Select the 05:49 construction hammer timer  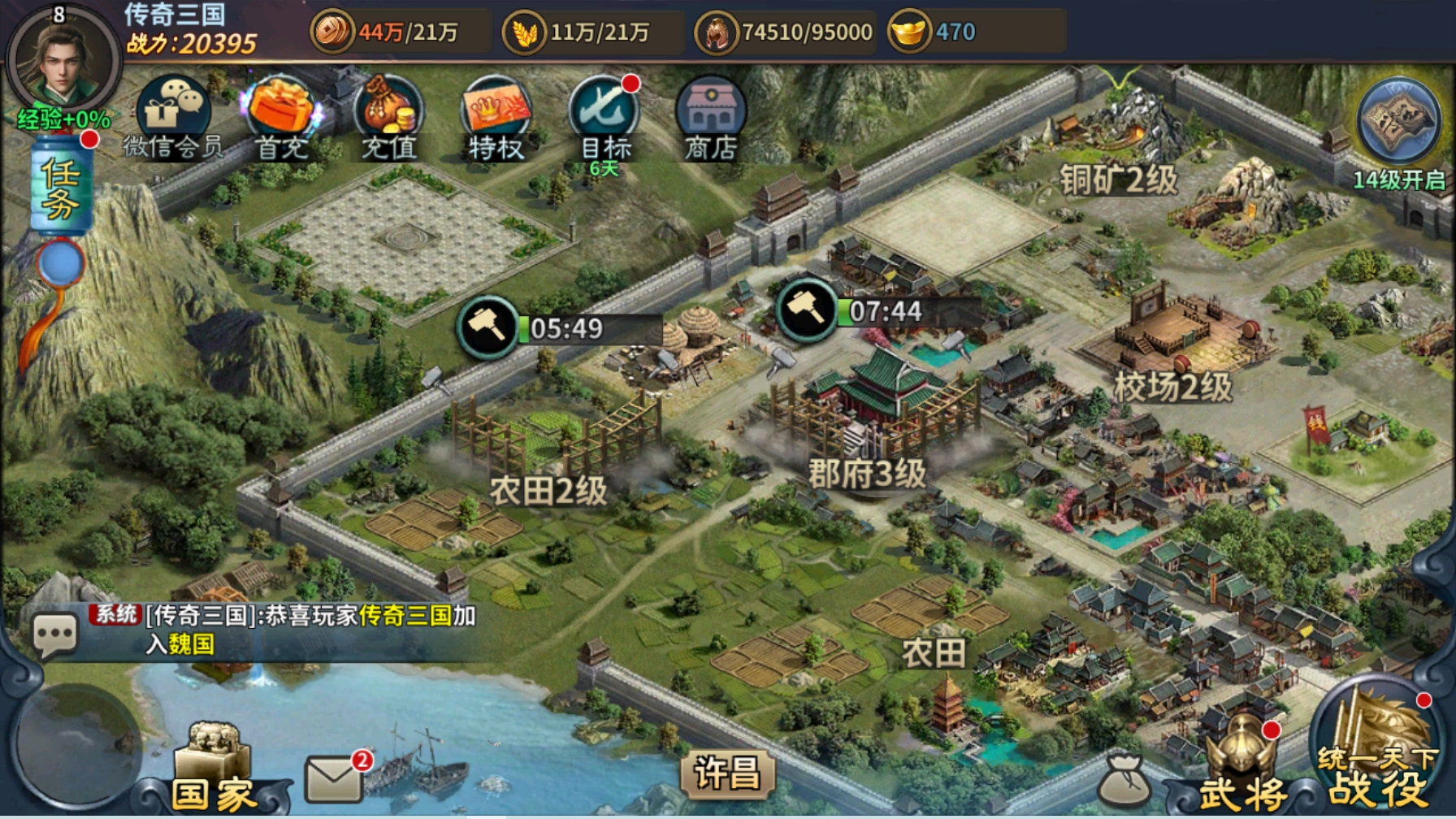(488, 327)
